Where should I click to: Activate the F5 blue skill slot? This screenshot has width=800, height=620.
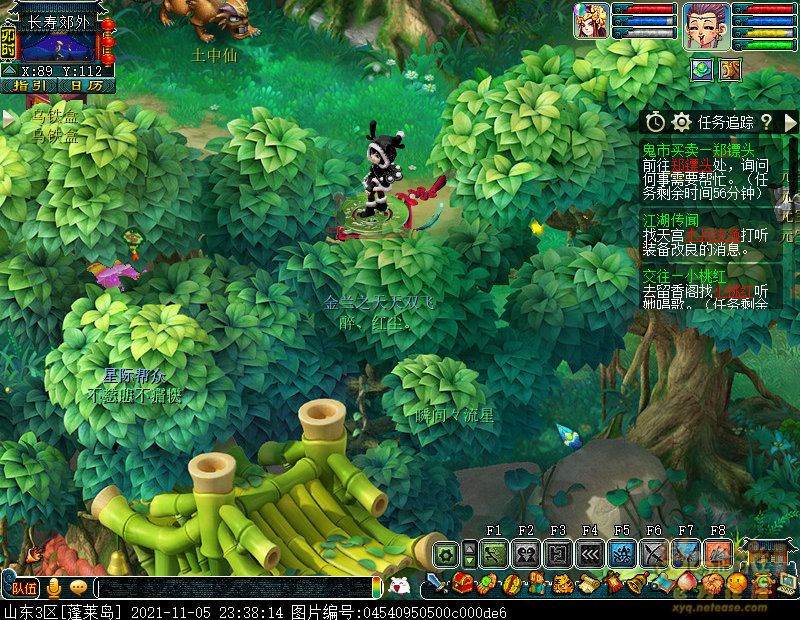pyautogui.click(x=622, y=553)
